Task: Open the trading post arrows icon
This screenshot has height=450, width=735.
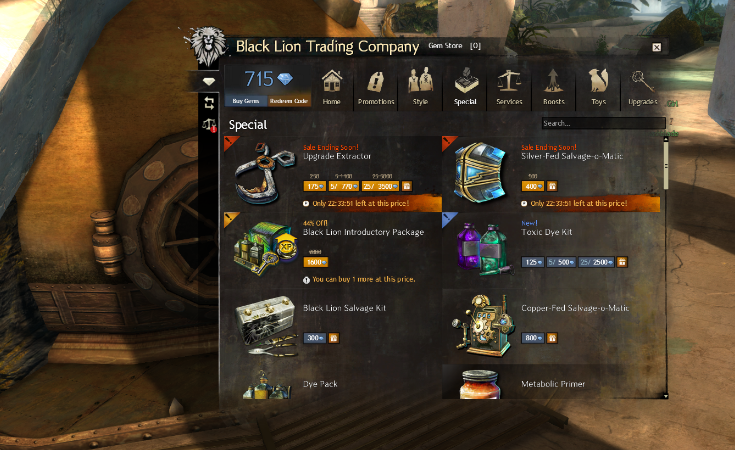Action: (x=210, y=103)
